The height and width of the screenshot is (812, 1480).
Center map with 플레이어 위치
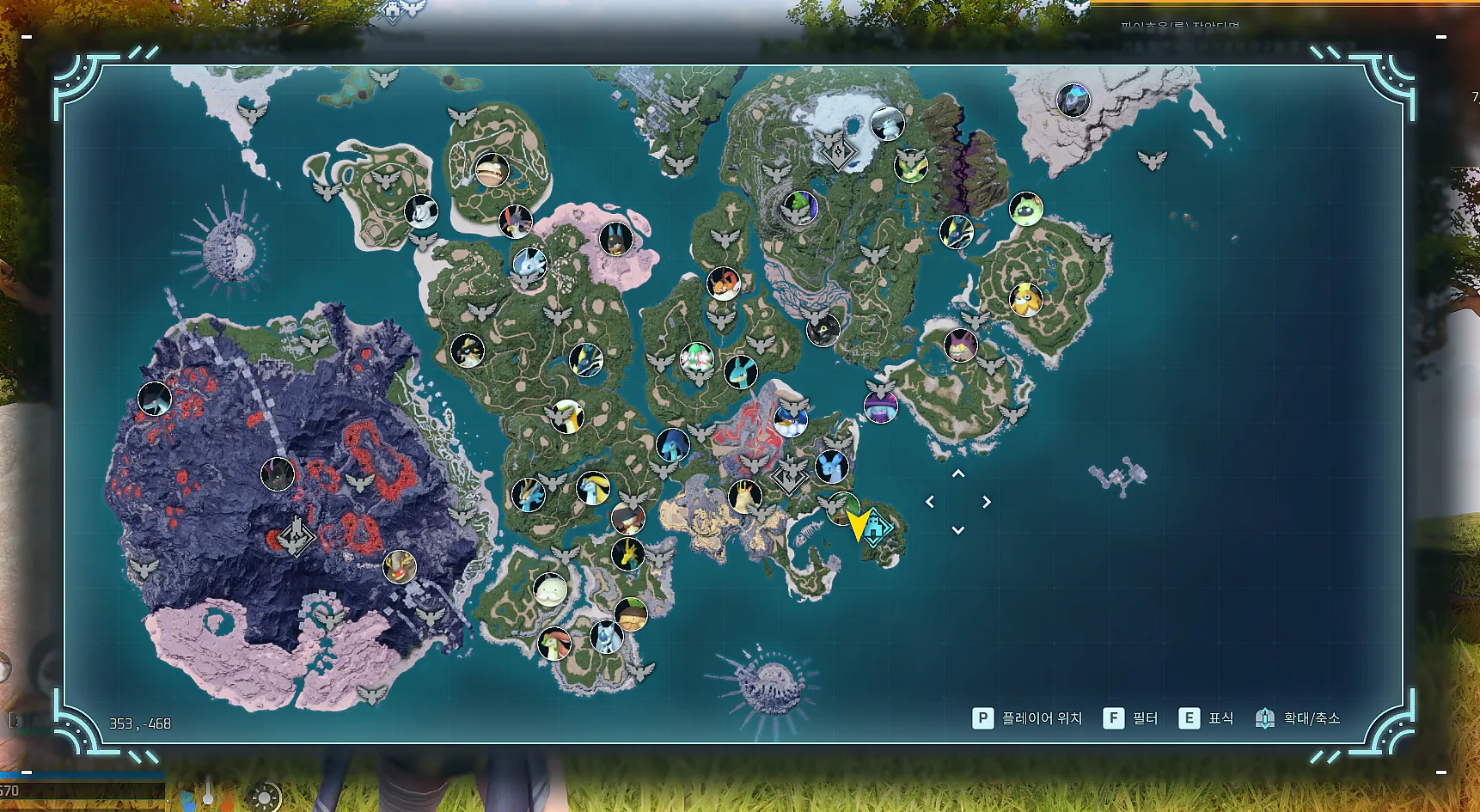tap(1027, 718)
